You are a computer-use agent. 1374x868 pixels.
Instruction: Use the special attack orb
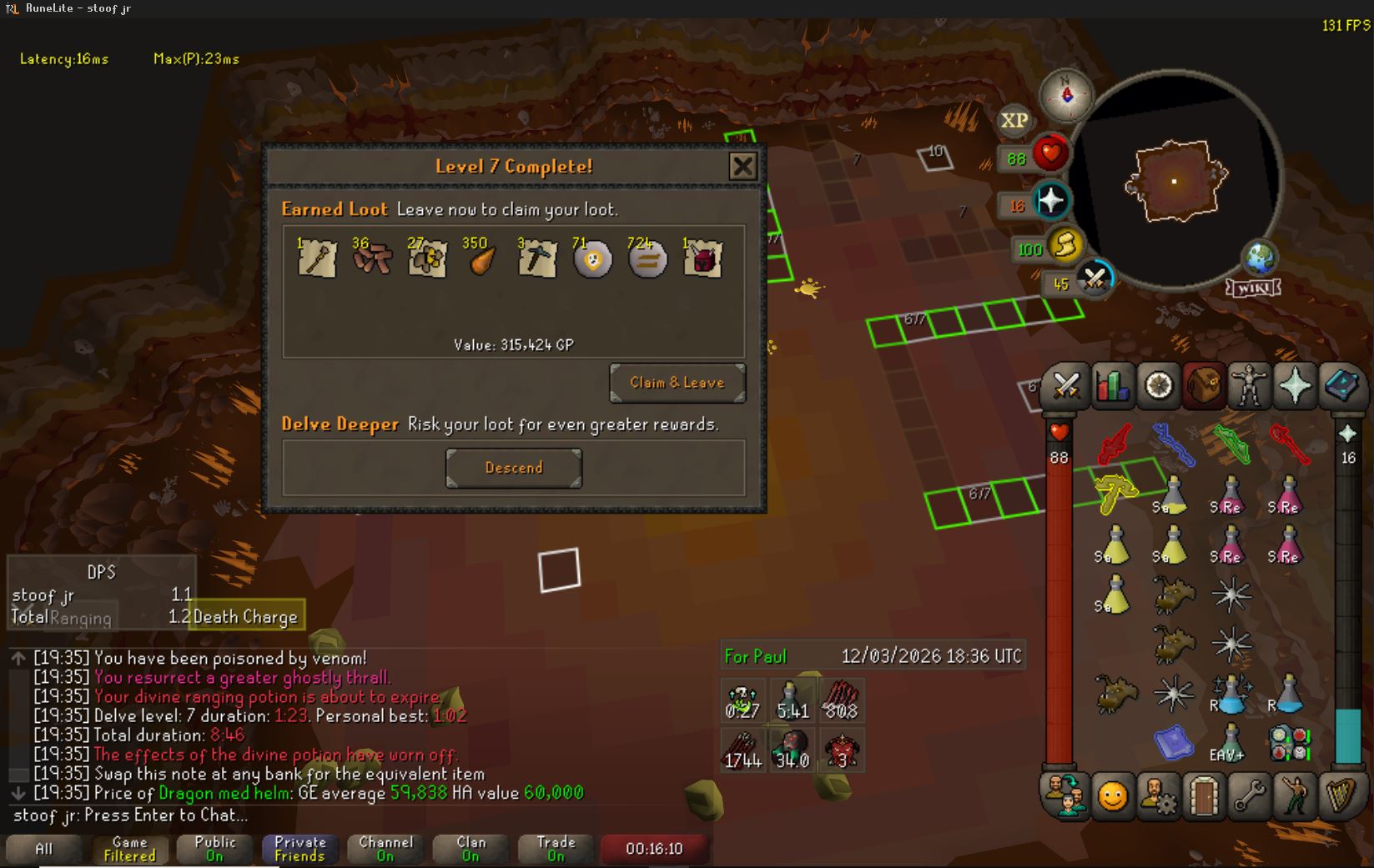(1094, 278)
